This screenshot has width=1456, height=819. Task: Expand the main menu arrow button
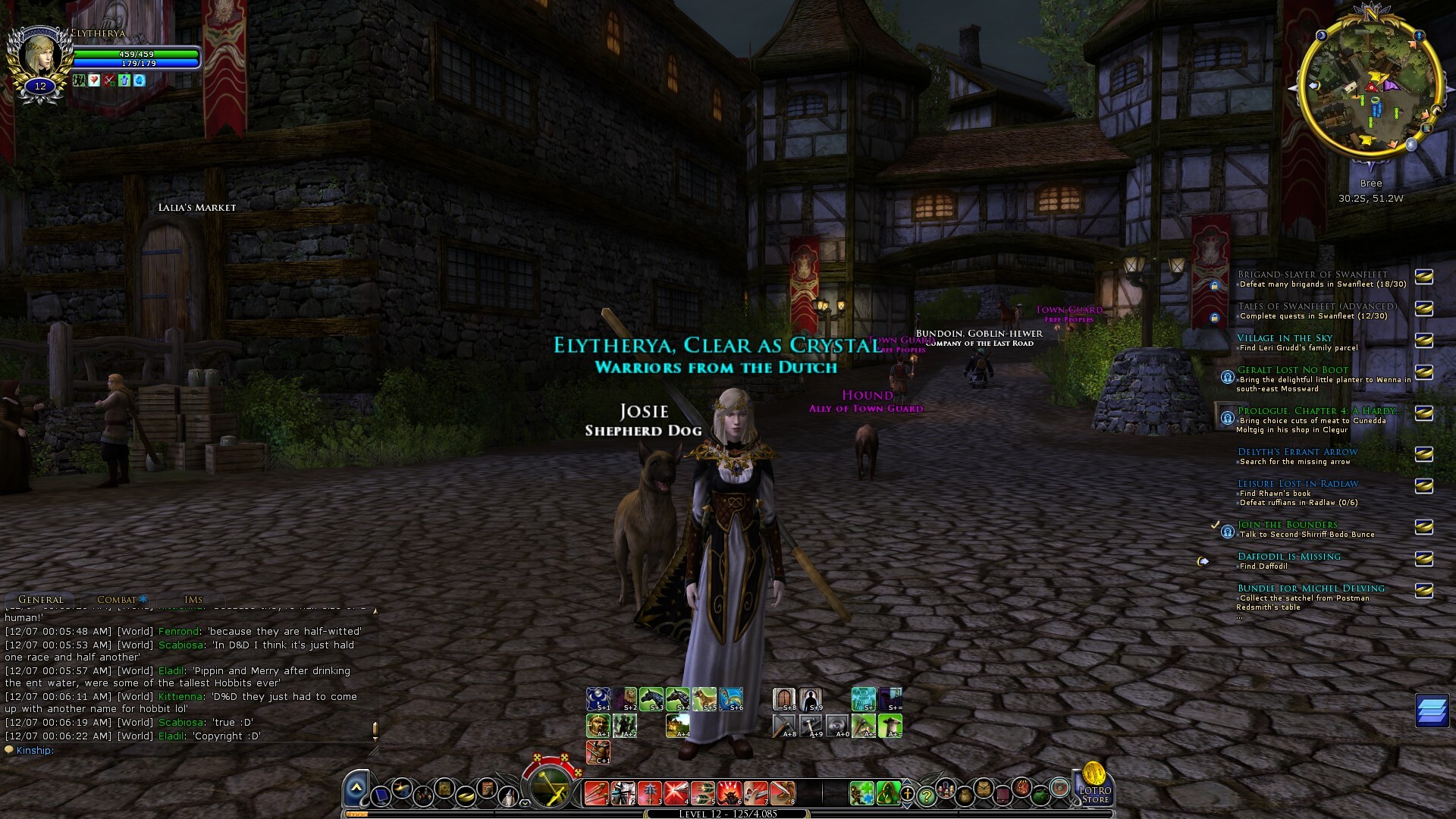[x=356, y=789]
